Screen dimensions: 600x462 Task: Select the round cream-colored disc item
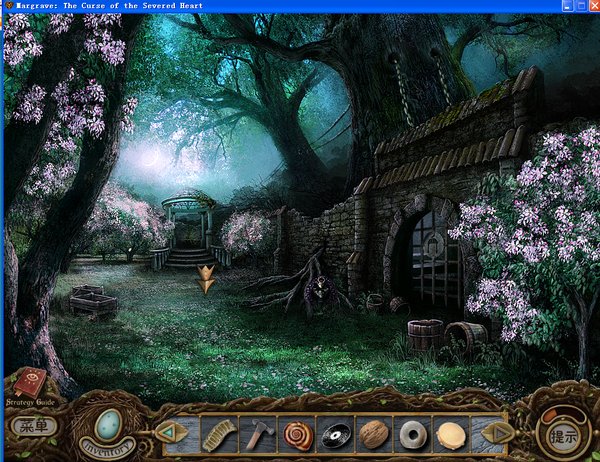451,434
